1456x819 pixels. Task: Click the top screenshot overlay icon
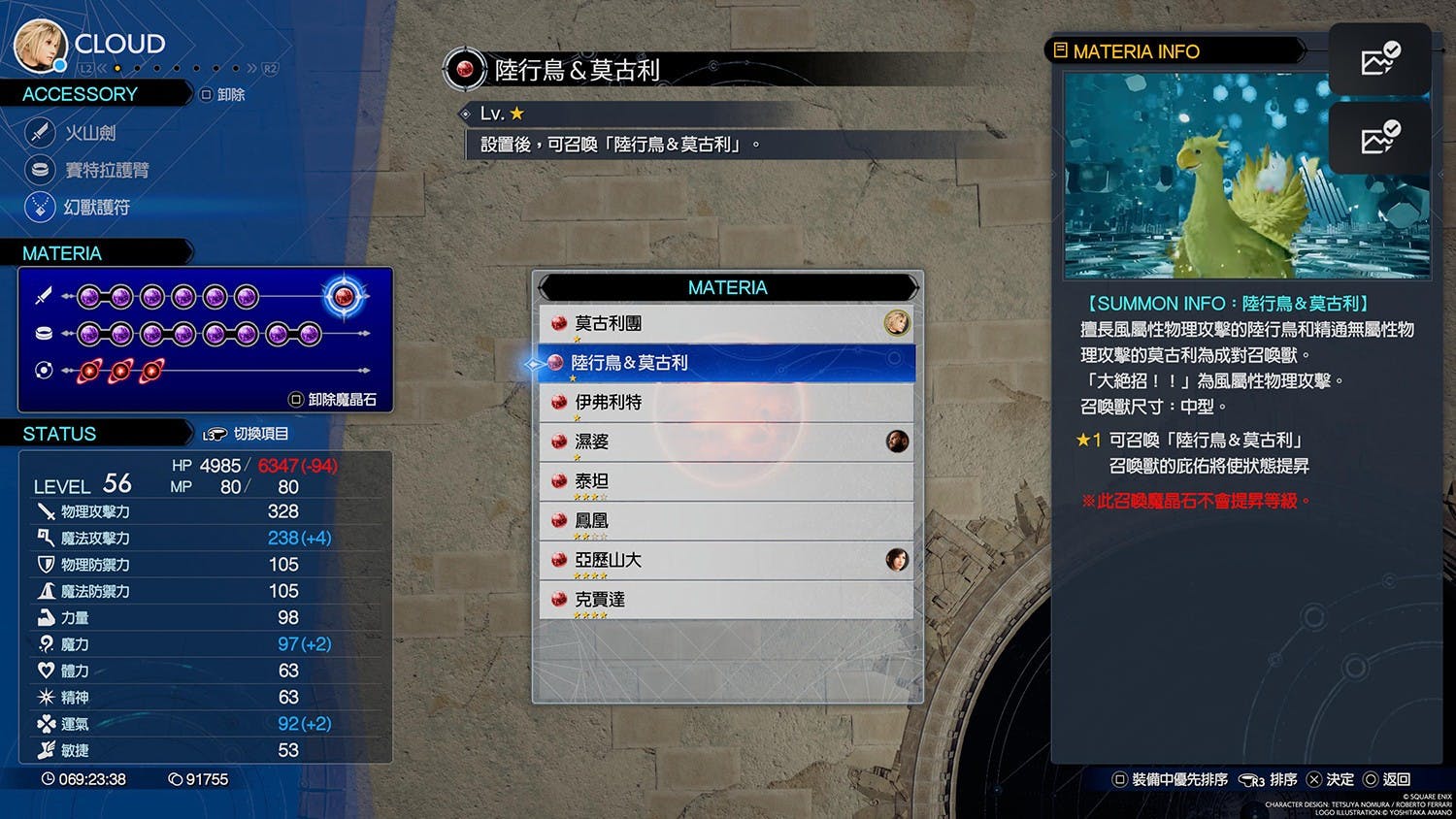click(x=1379, y=60)
